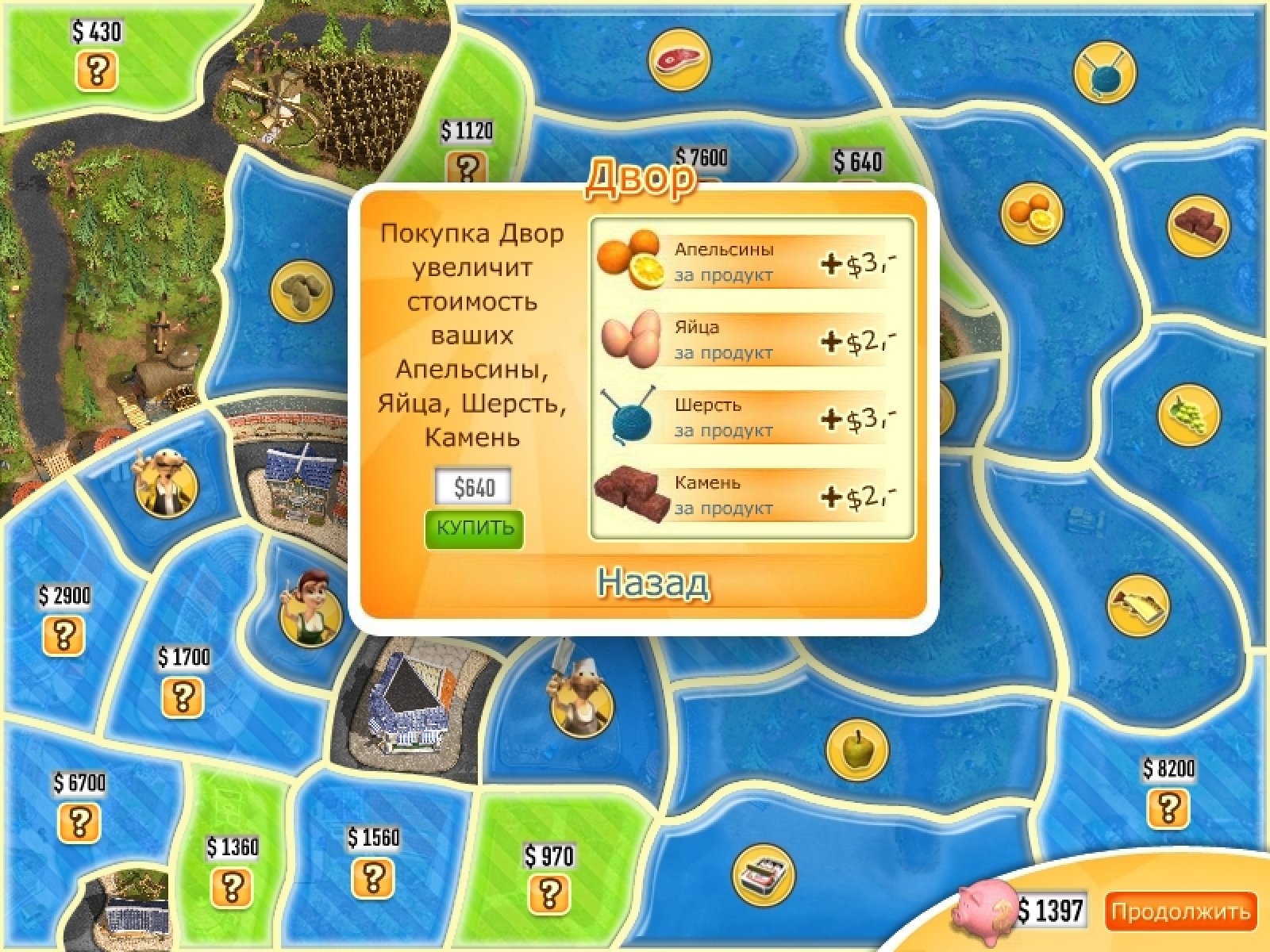Open the $2900 locked plot

tap(64, 635)
